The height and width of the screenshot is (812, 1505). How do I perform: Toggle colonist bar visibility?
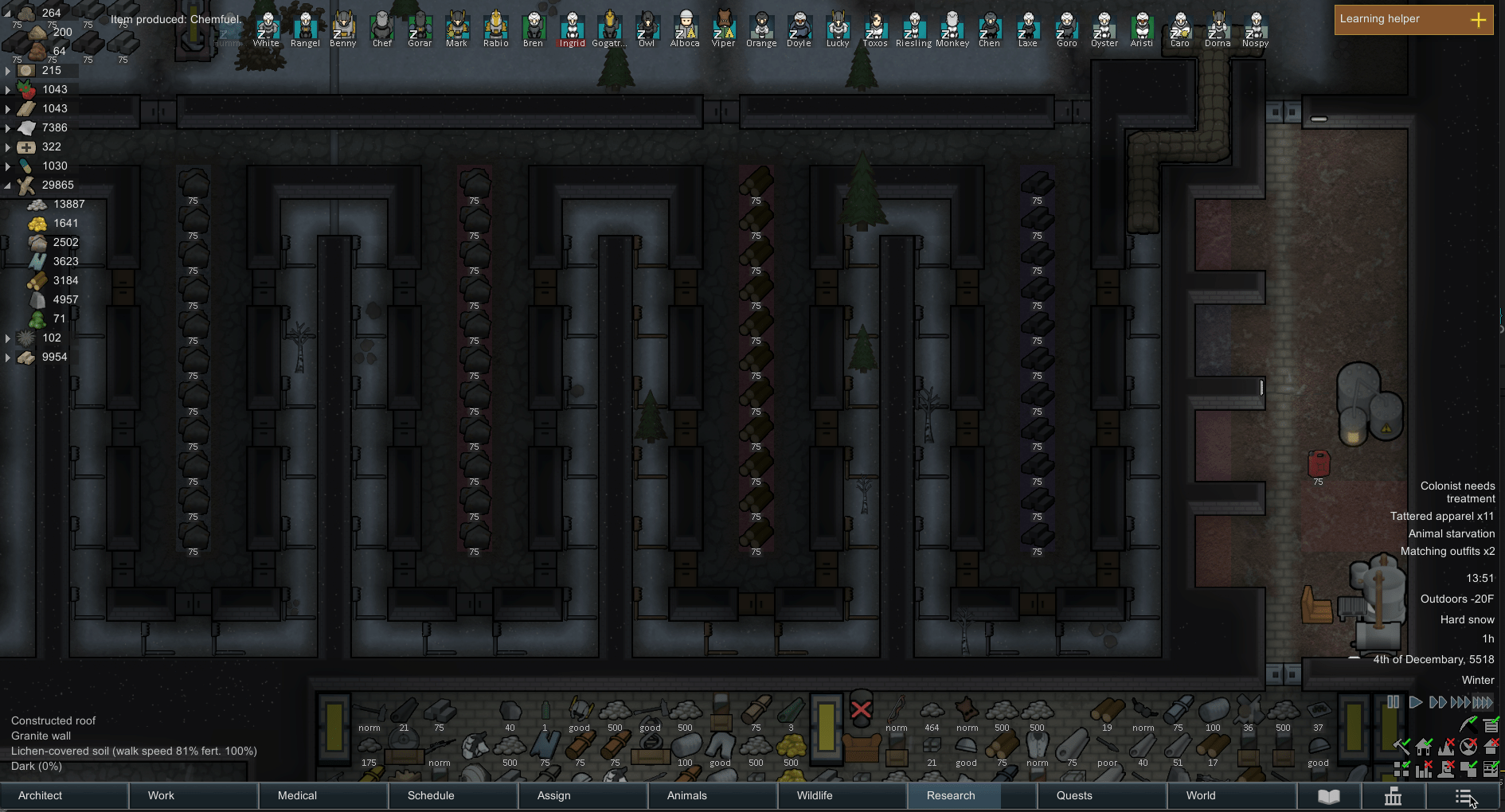pyautogui.click(x=1445, y=769)
